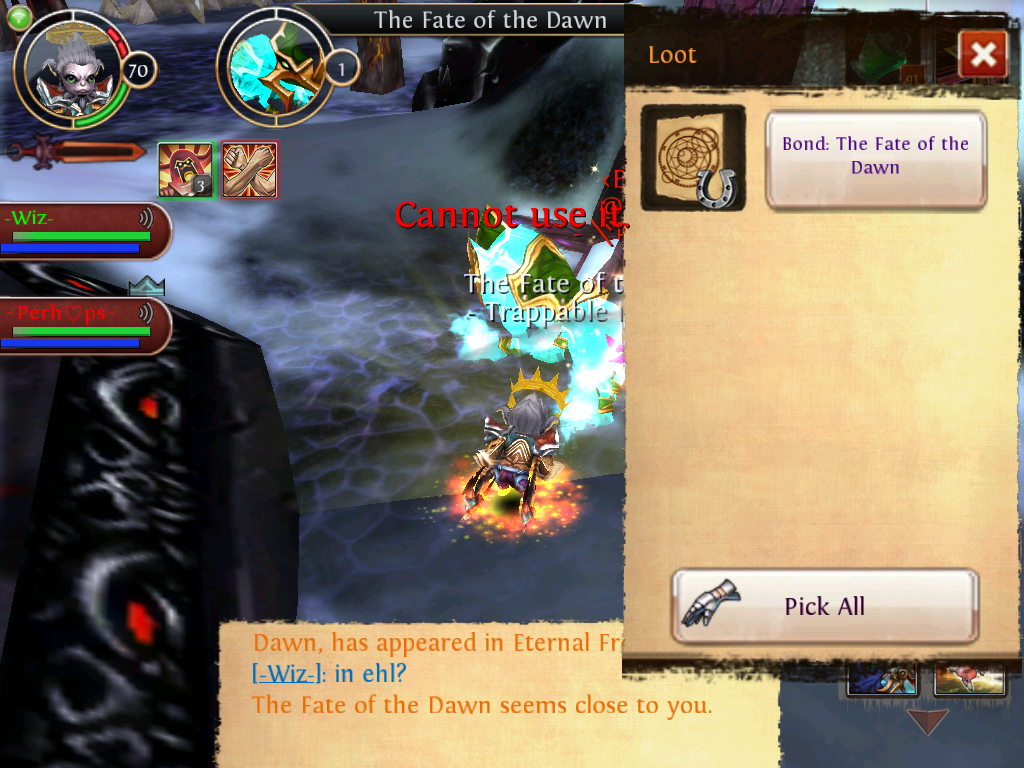1024x768 pixels.
Task: Inspect the crossed arms buff icon
Action: tap(249, 170)
